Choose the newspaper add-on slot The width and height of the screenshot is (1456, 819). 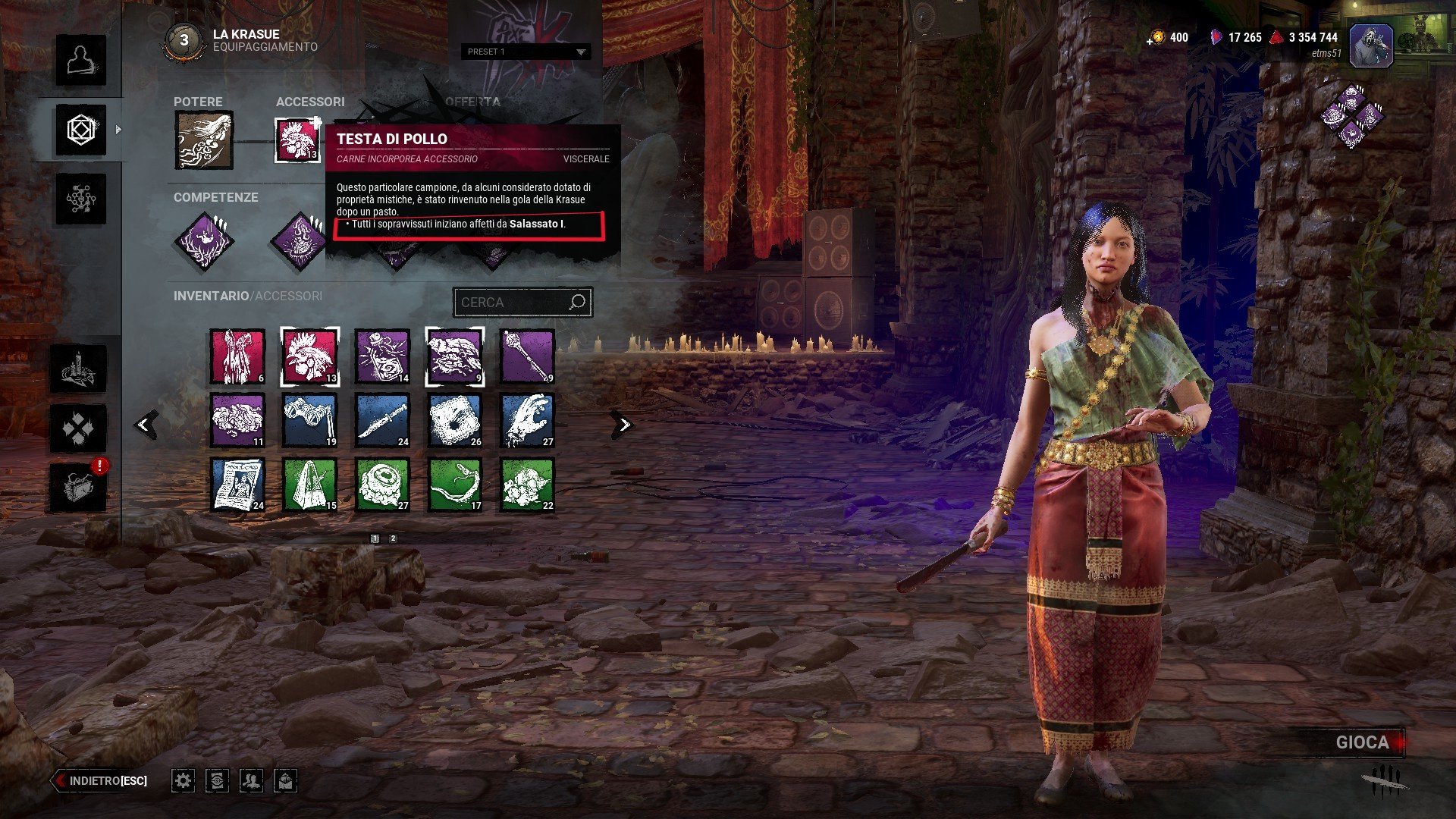click(x=237, y=485)
